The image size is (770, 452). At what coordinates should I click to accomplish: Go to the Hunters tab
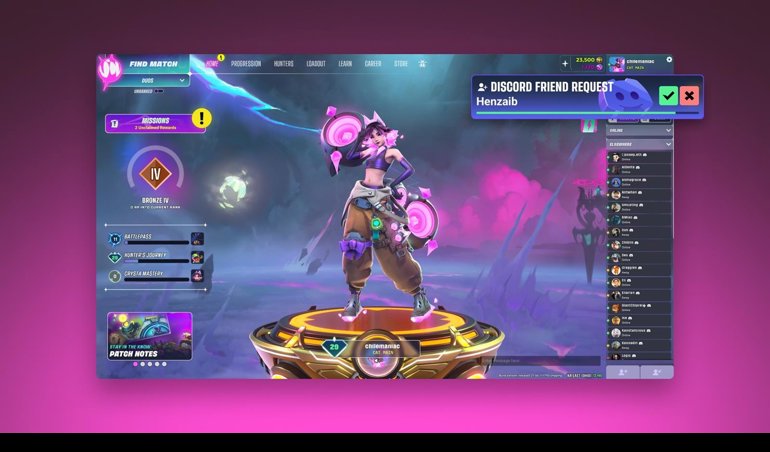click(284, 64)
